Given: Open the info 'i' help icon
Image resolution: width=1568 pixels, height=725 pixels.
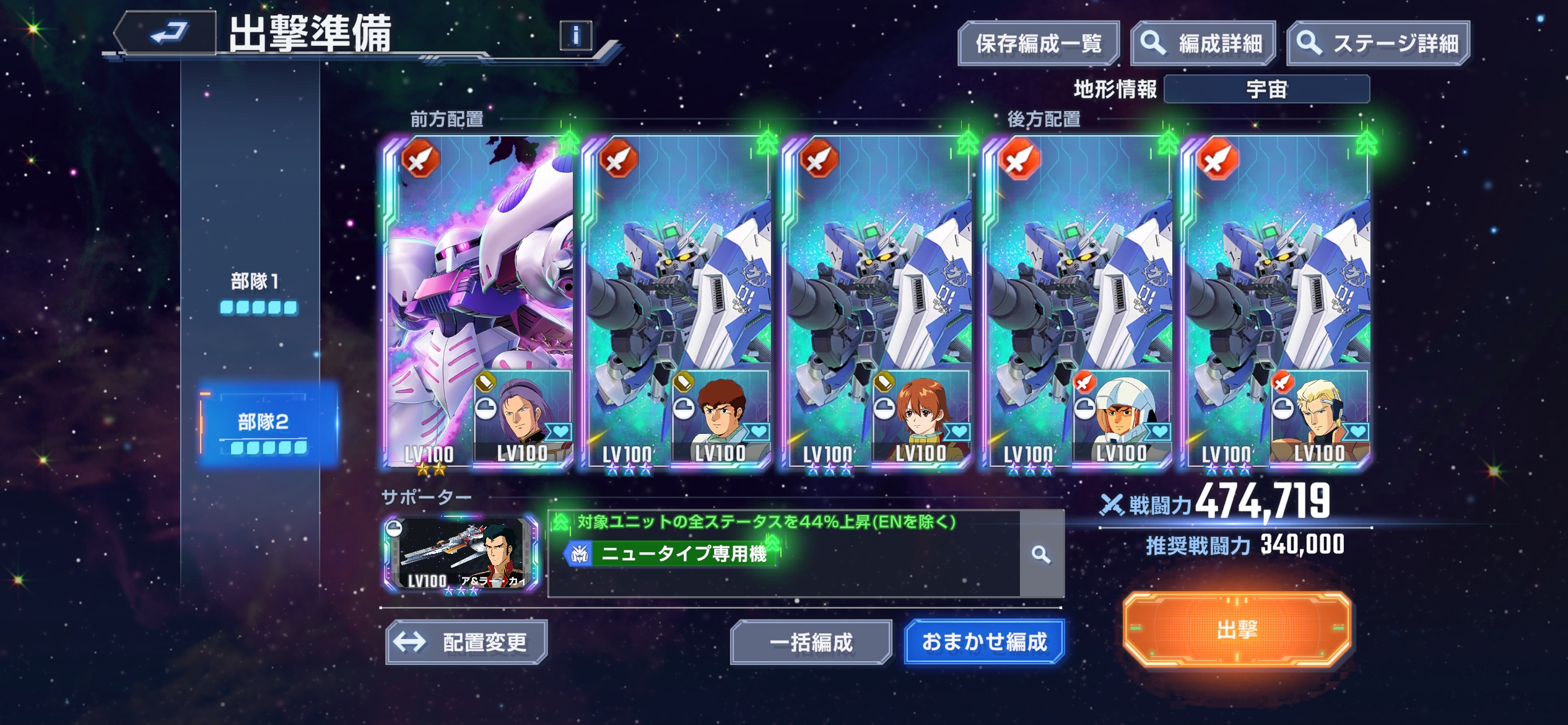Looking at the screenshot, I should pos(575,36).
